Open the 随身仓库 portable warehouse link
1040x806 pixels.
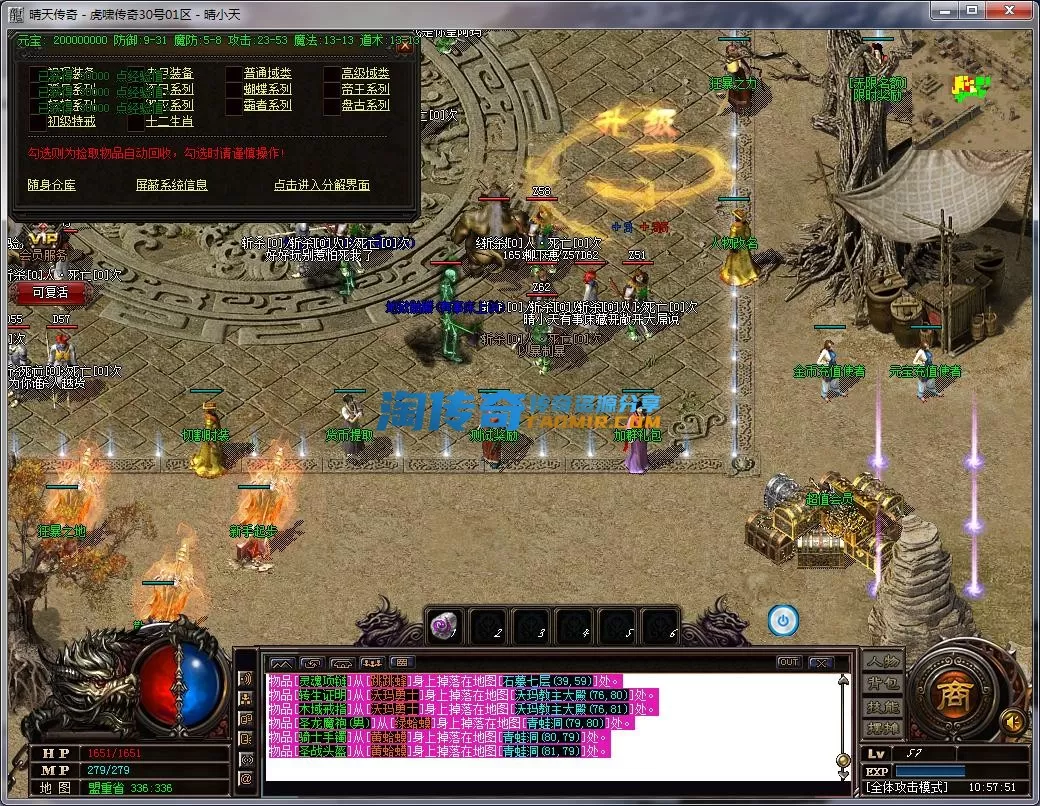[51, 185]
